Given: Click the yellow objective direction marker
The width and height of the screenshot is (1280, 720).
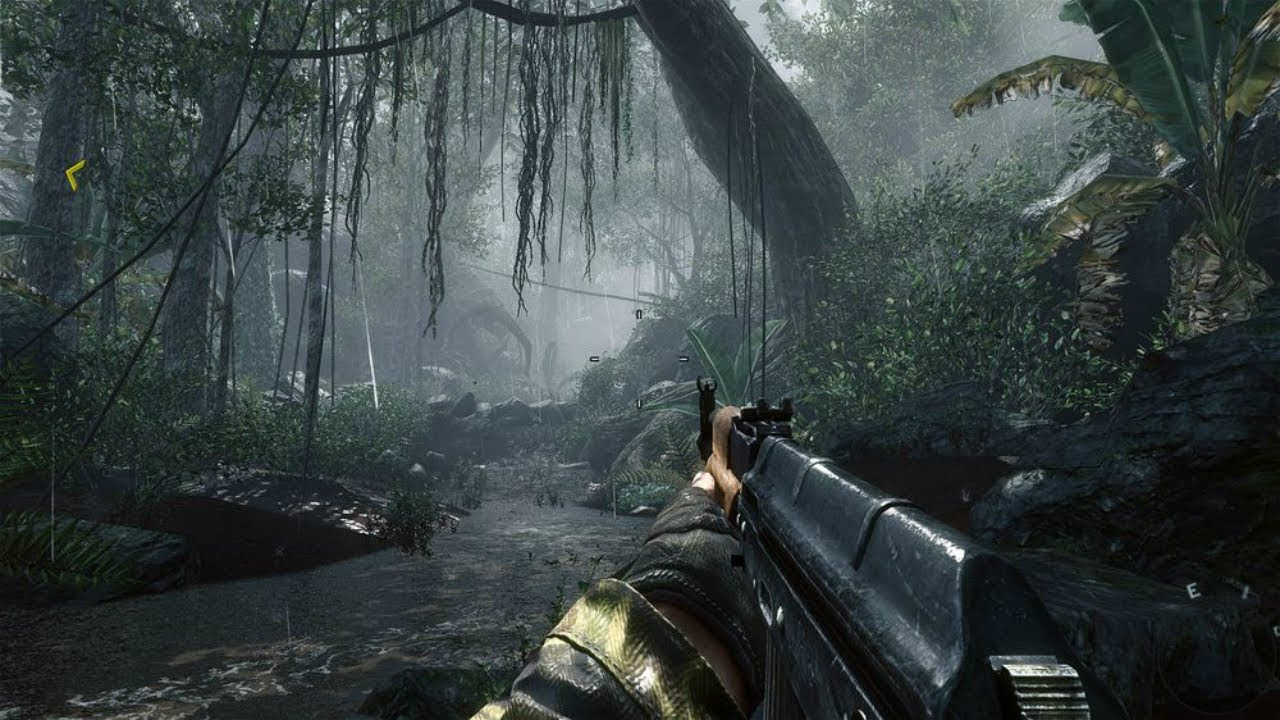Looking at the screenshot, I should [x=74, y=175].
